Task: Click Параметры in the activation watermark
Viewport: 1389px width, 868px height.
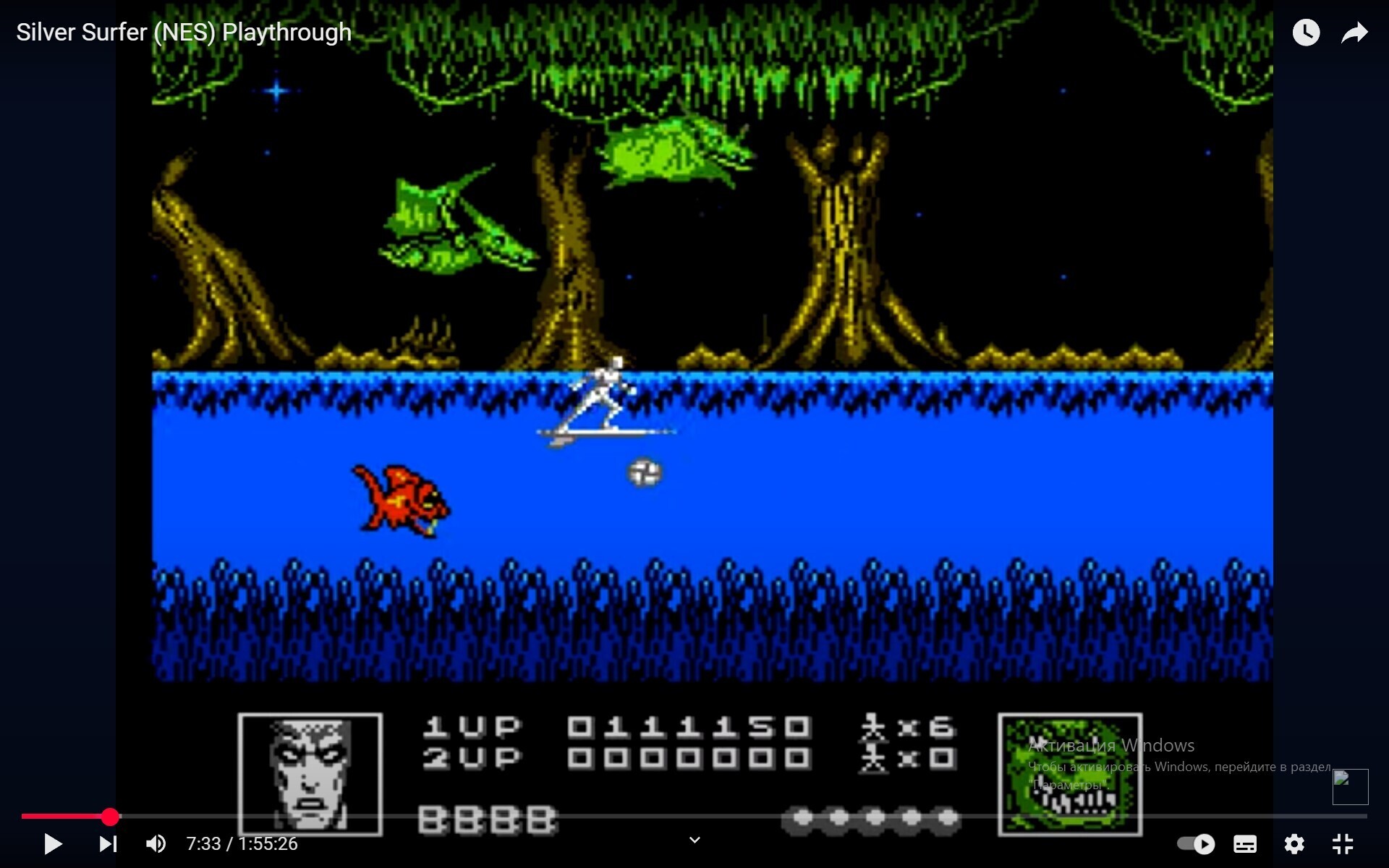Action: tap(1069, 783)
